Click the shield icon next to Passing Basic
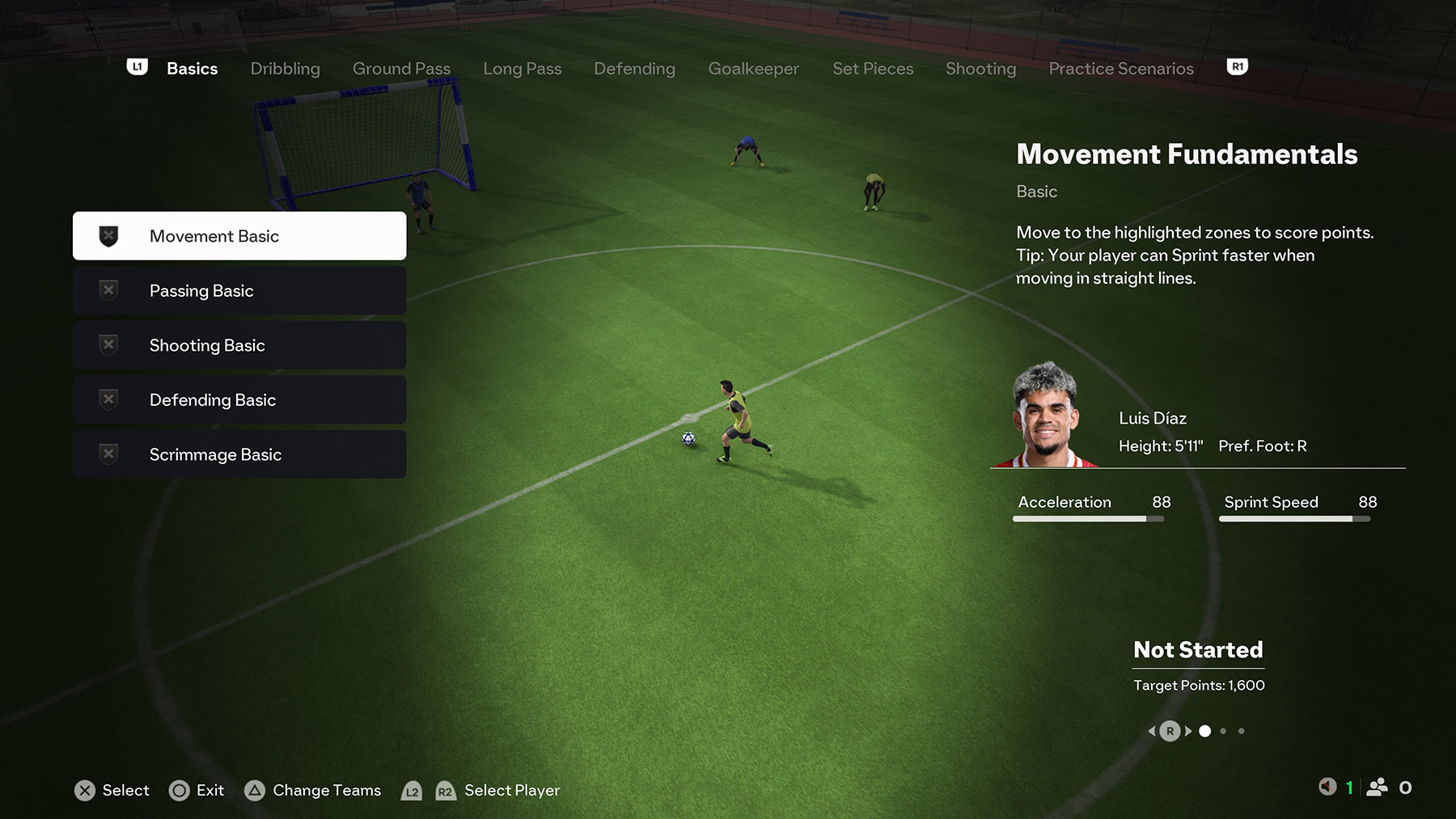 [x=106, y=289]
